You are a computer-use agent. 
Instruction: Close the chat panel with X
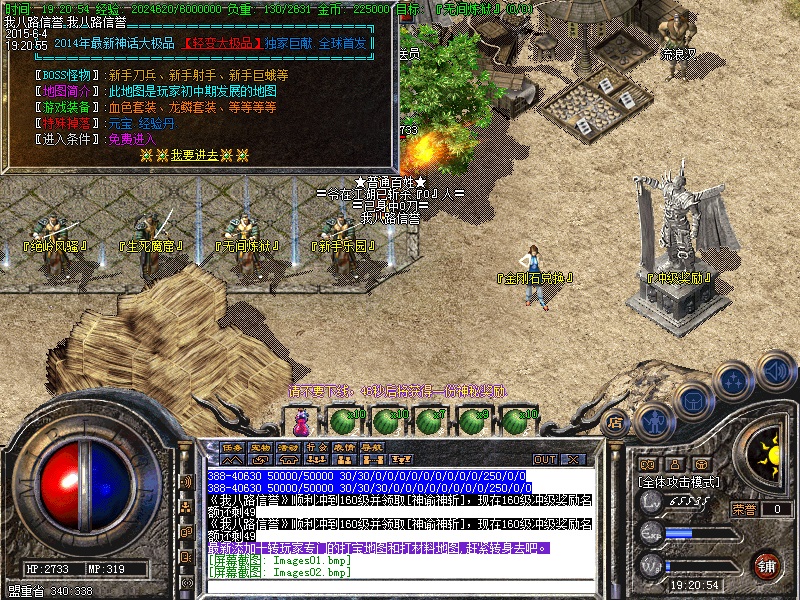574,459
